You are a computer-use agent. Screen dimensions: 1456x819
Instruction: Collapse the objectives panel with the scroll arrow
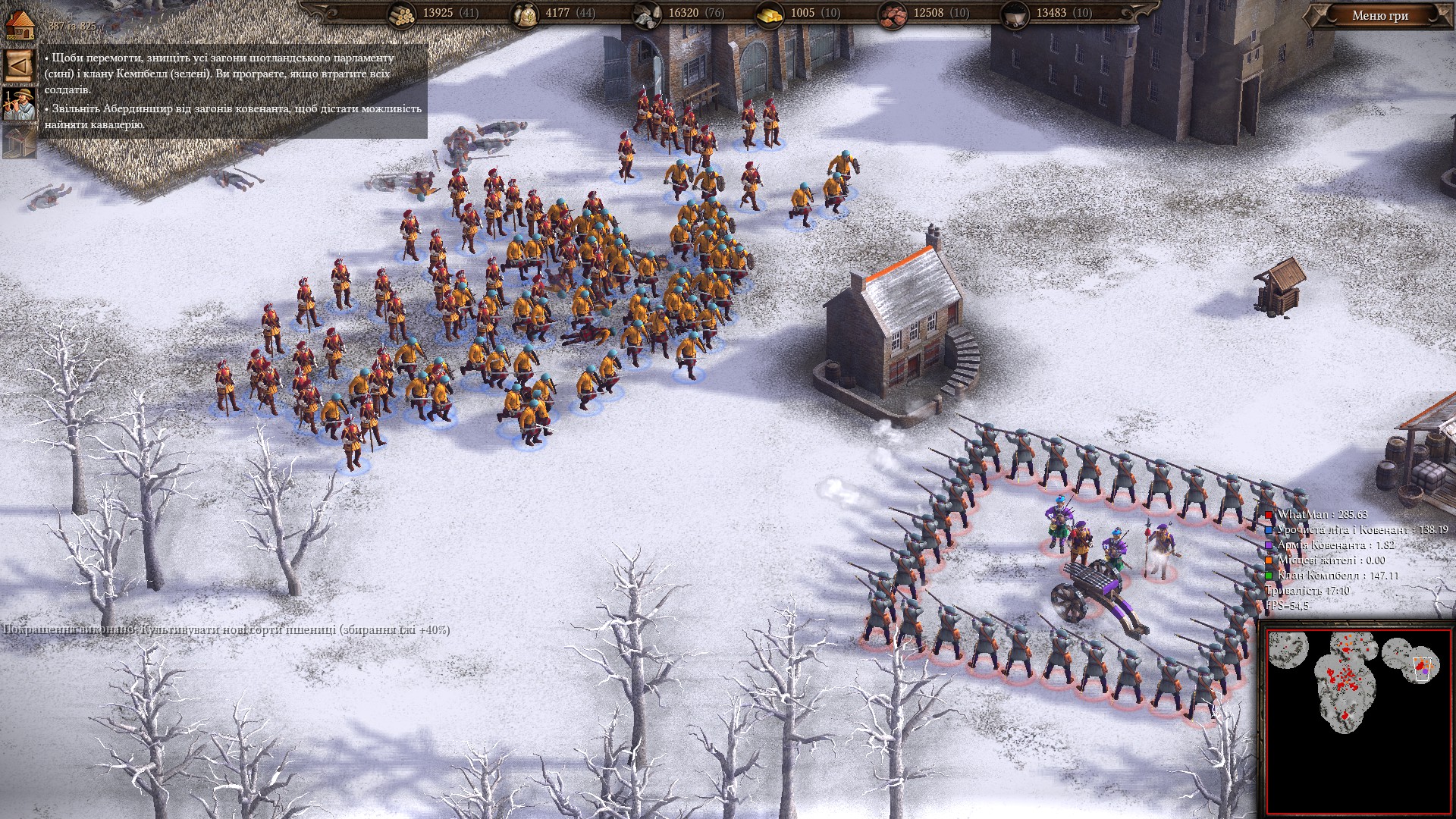18,66
